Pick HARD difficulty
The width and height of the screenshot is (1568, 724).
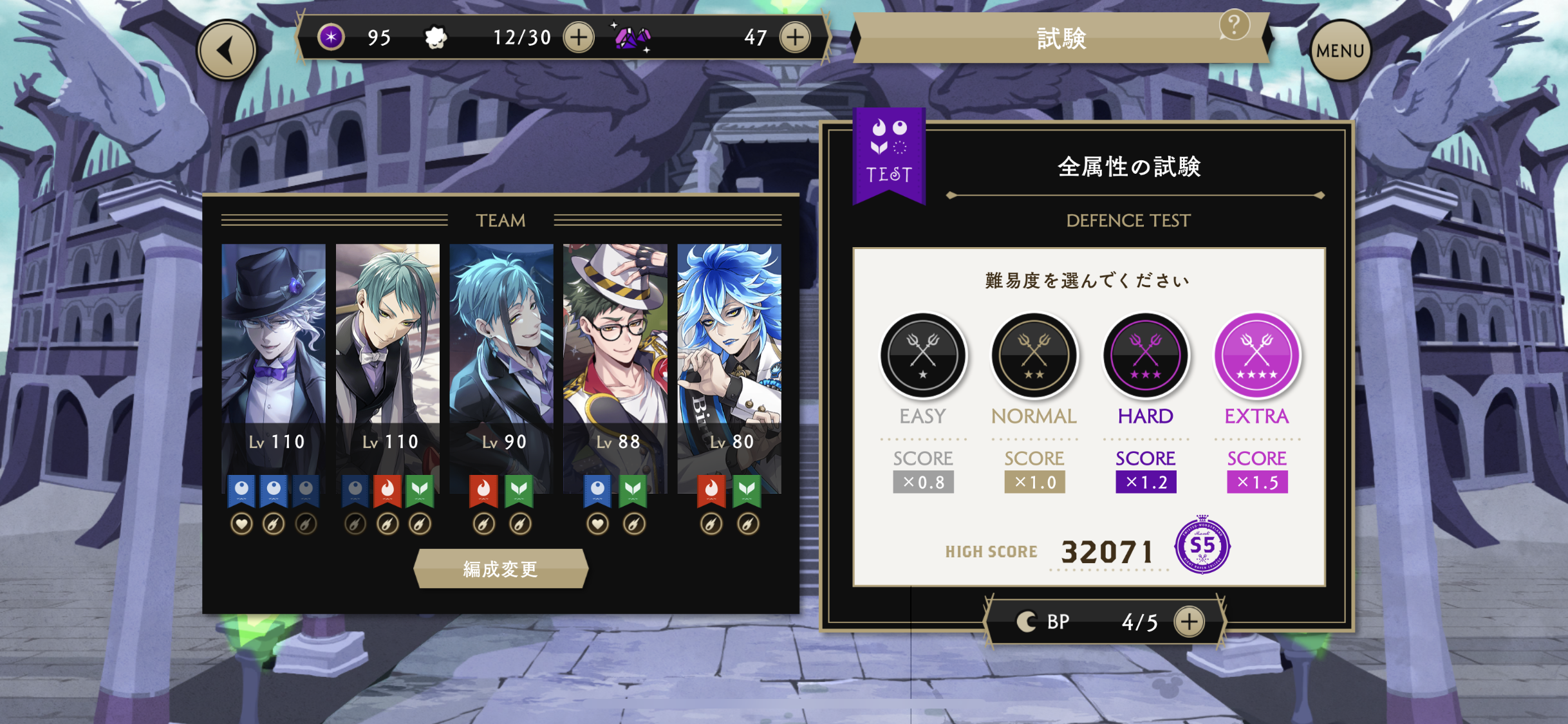(1145, 355)
